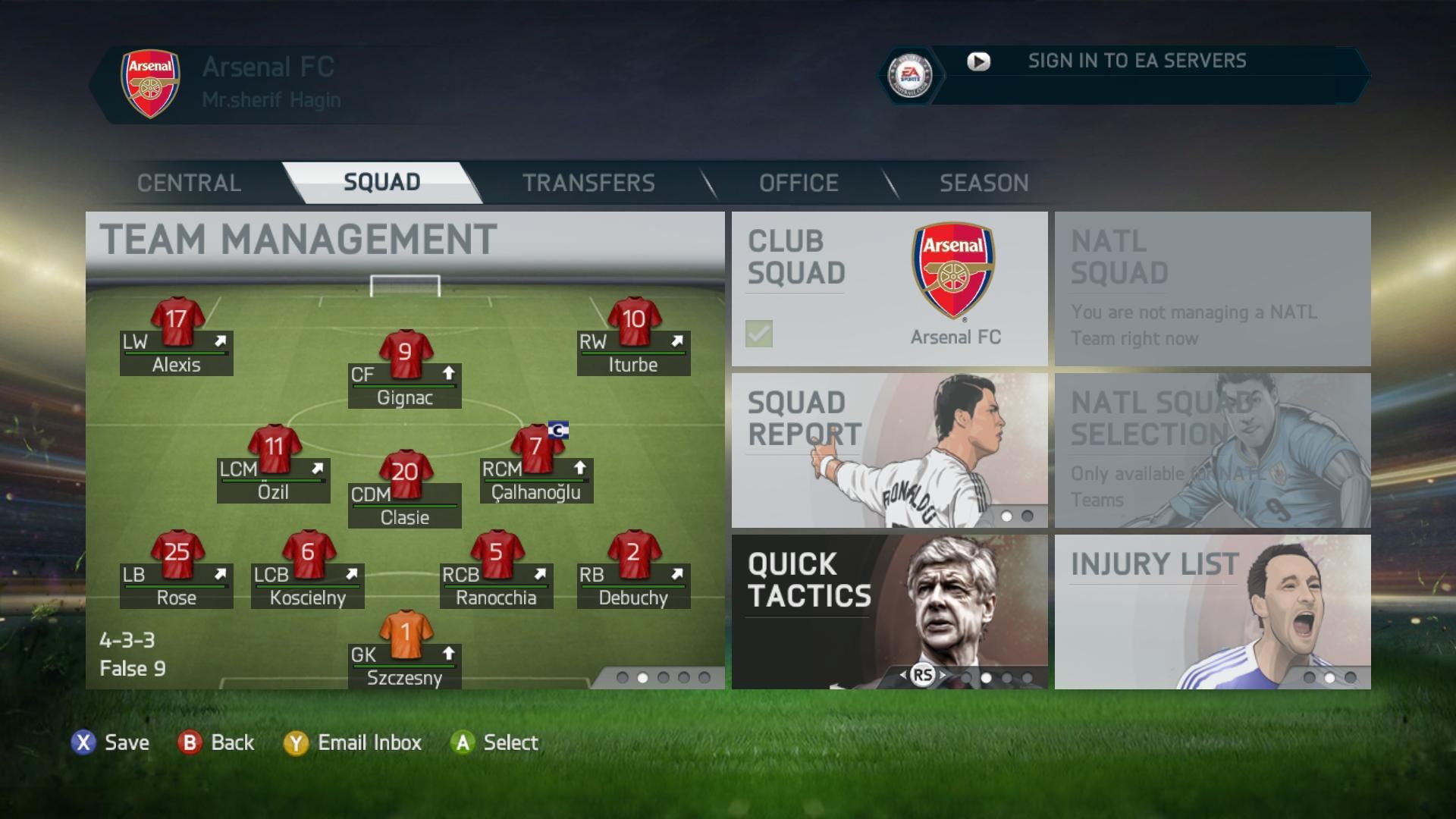This screenshot has height=819, width=1456.
Task: Open the Transfers tab
Action: (588, 183)
